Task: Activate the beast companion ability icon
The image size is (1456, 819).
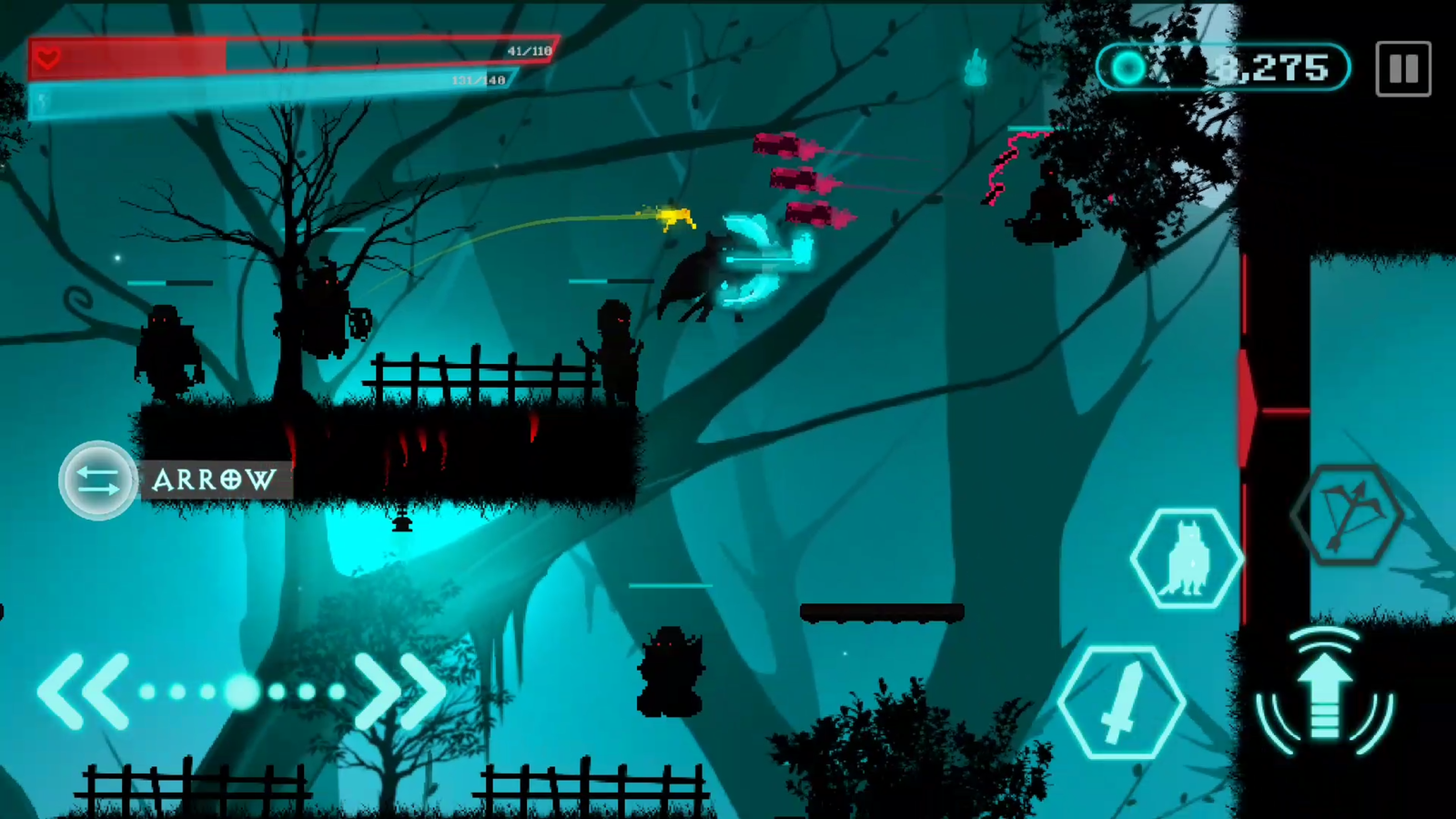Action: (1186, 557)
